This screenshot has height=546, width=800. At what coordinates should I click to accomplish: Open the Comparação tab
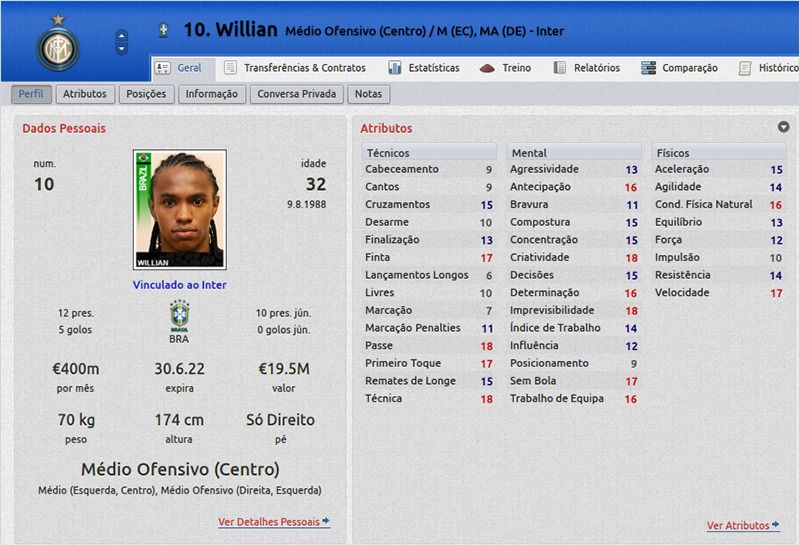(x=679, y=68)
